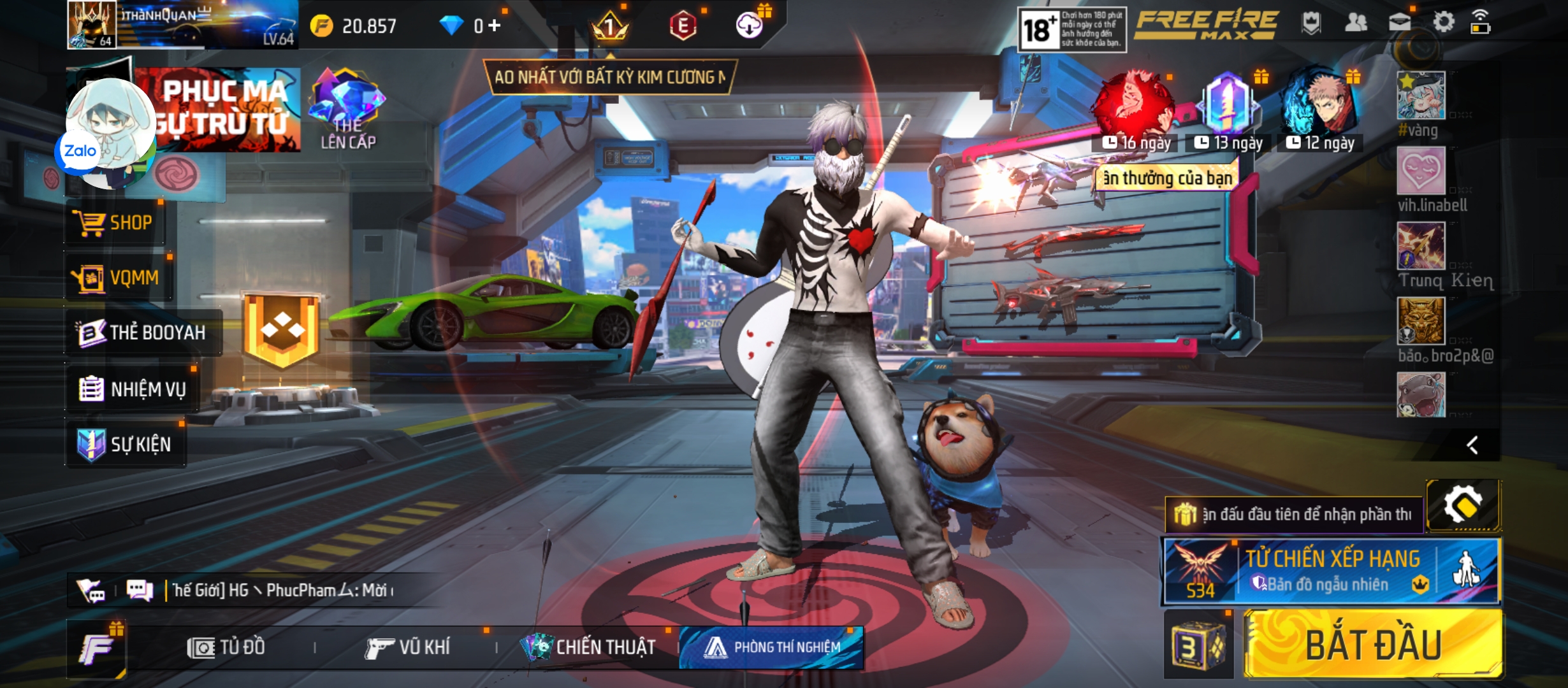Enter PHÒNG THÍ NGHIỆM lab

tap(772, 648)
